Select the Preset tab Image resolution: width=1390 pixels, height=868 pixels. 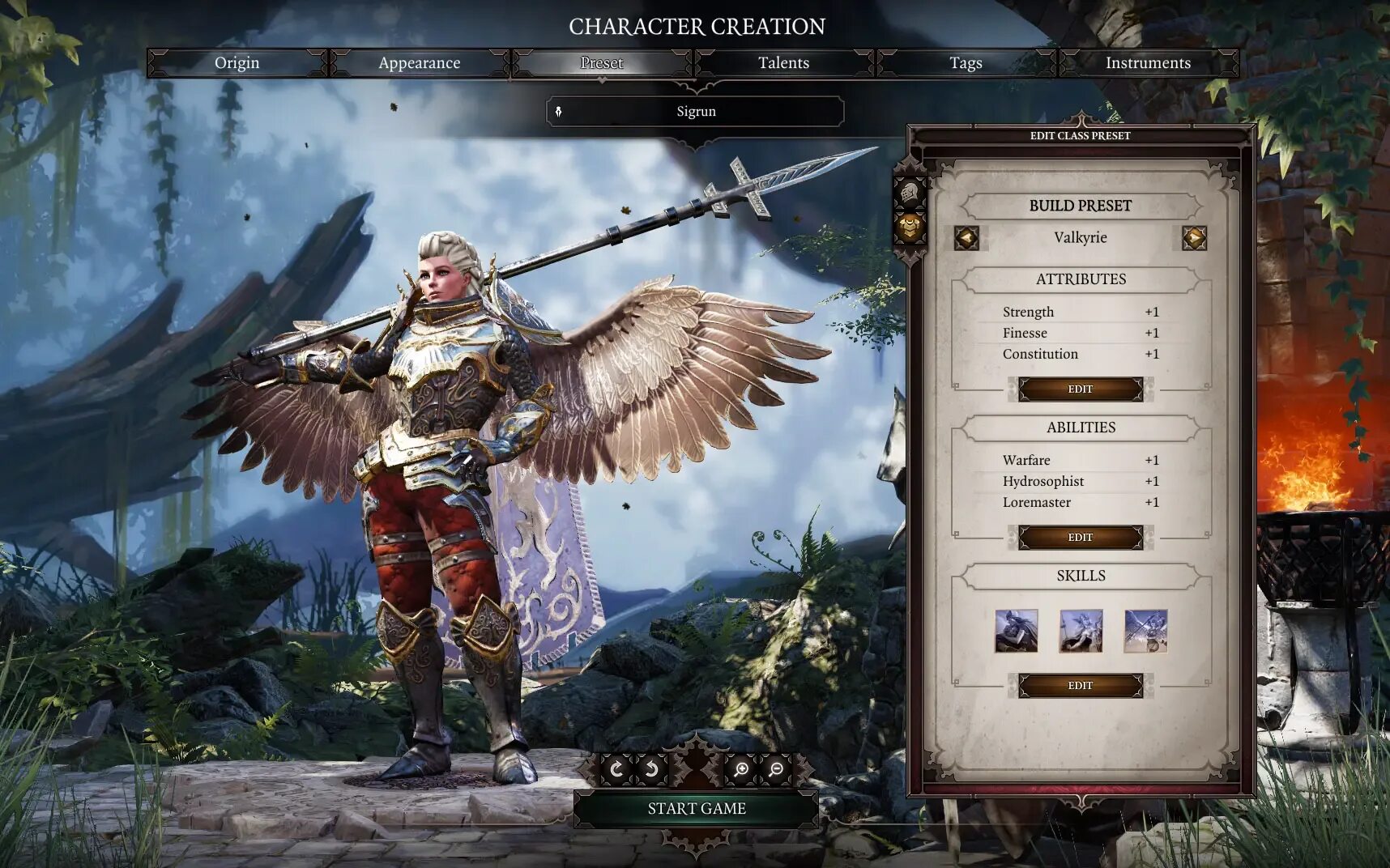click(601, 63)
